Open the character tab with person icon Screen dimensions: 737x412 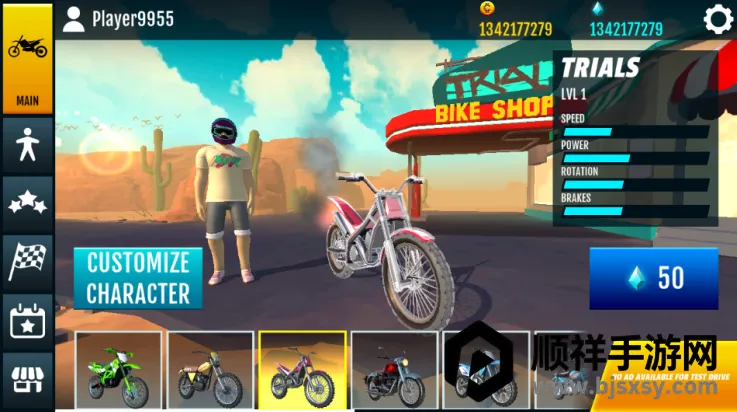tap(27, 146)
